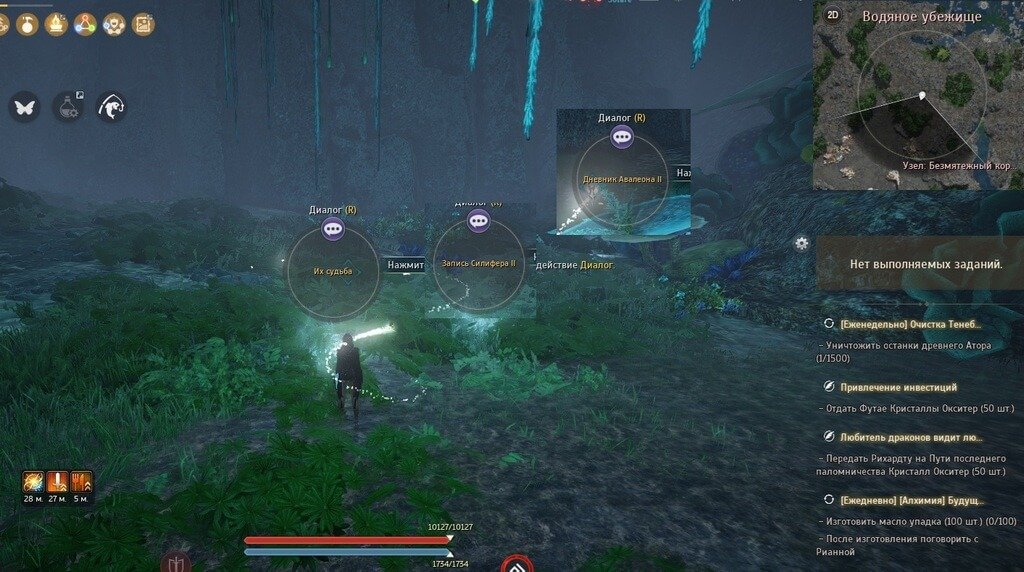
Task: Select the Привлечение инвестиций quest entry
Action: click(x=898, y=387)
